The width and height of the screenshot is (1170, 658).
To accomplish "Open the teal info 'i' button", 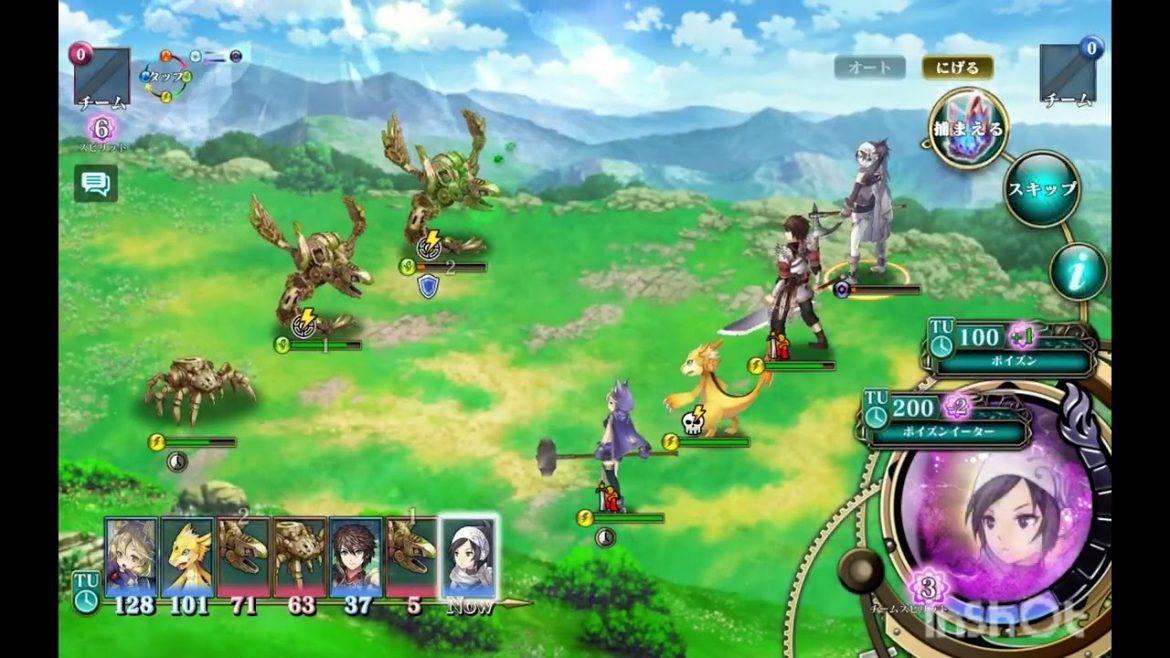I will (x=1078, y=271).
